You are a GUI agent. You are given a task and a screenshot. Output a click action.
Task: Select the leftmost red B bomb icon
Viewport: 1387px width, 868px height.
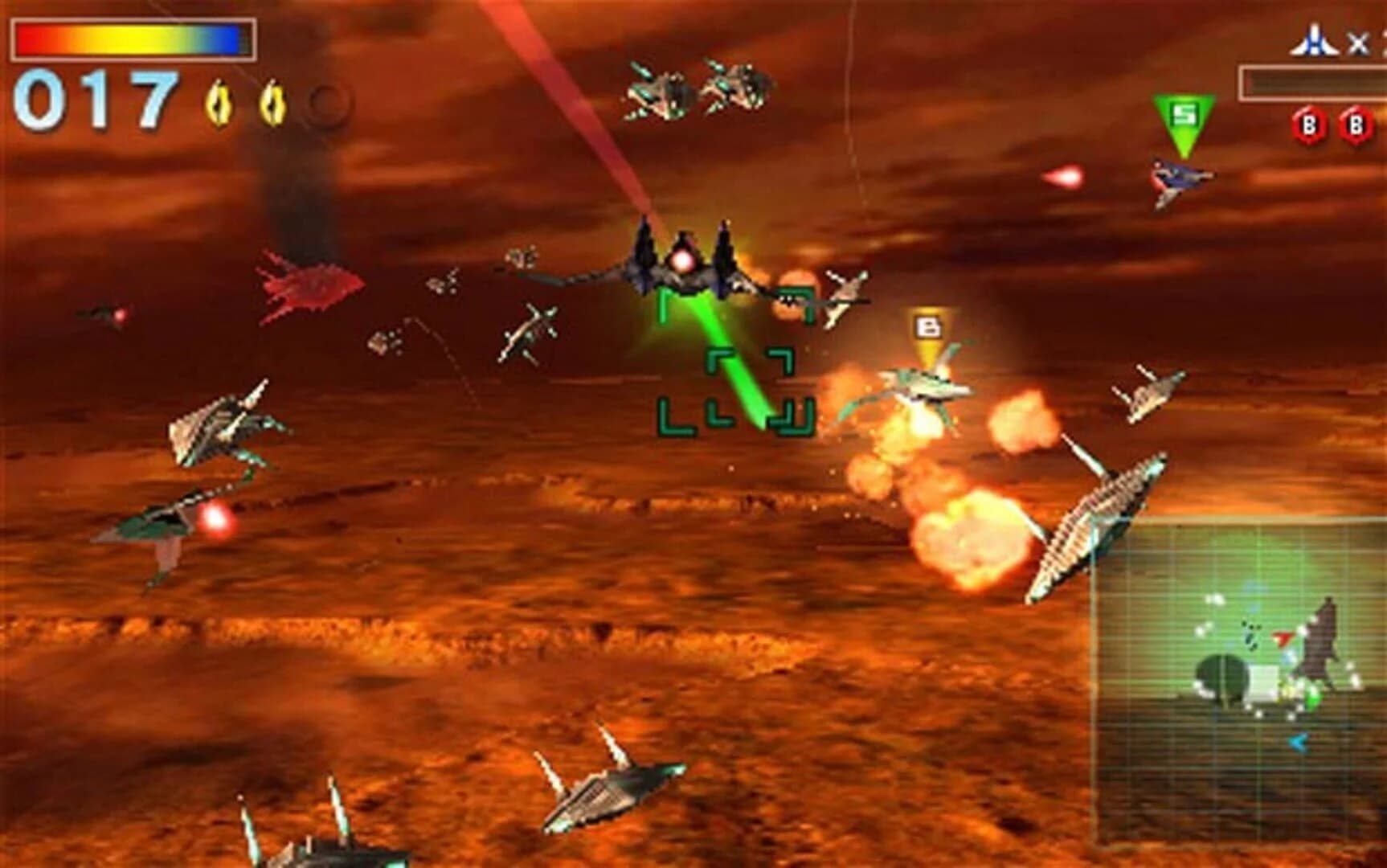pyautogui.click(x=1311, y=125)
